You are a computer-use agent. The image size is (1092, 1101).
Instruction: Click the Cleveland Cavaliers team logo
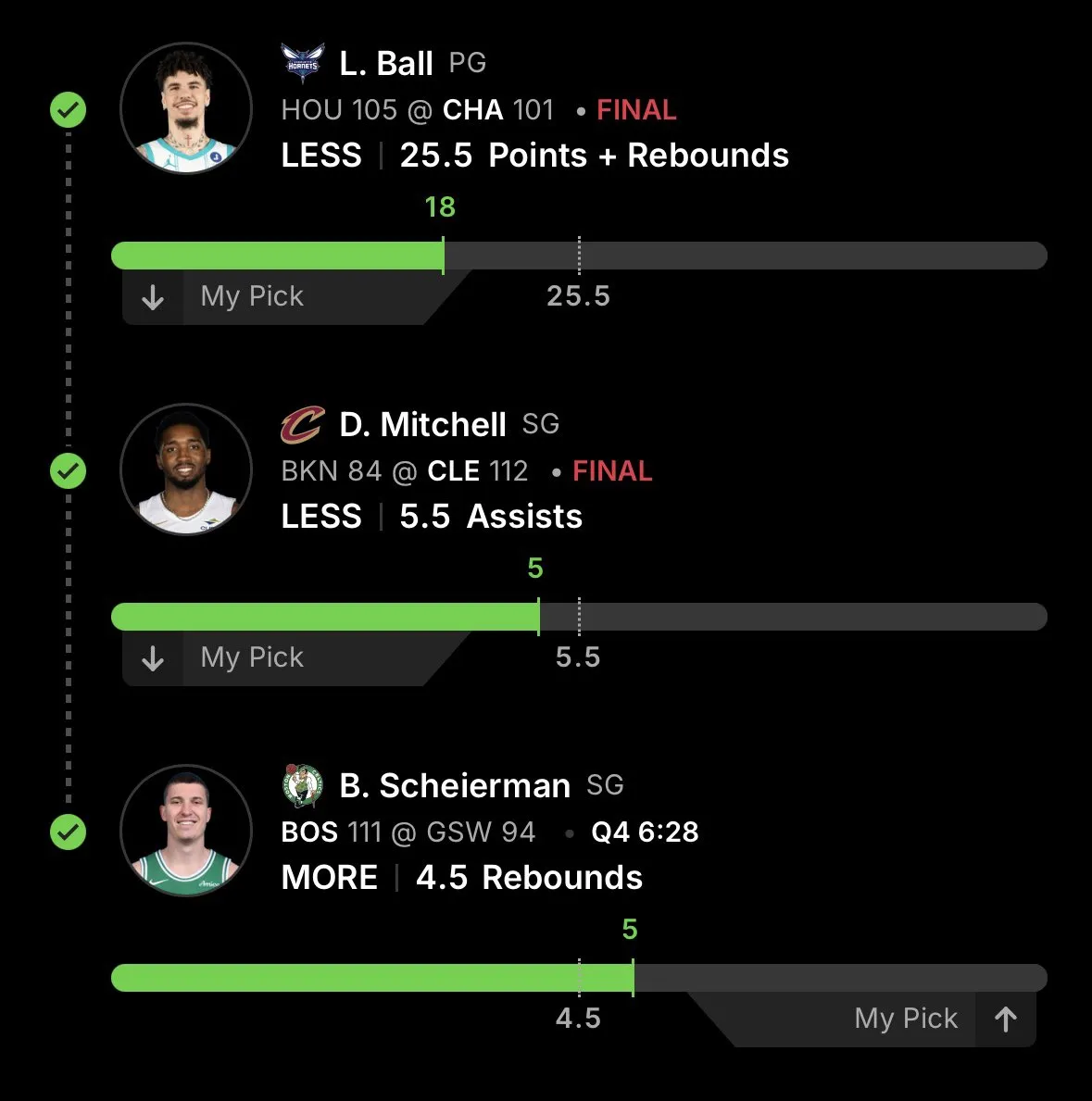303,425
